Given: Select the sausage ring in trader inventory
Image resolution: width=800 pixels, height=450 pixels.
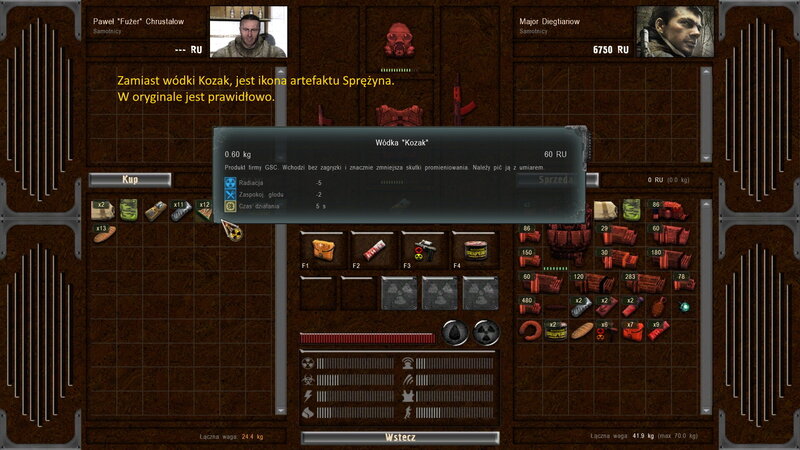Looking at the screenshot, I should [x=530, y=330].
